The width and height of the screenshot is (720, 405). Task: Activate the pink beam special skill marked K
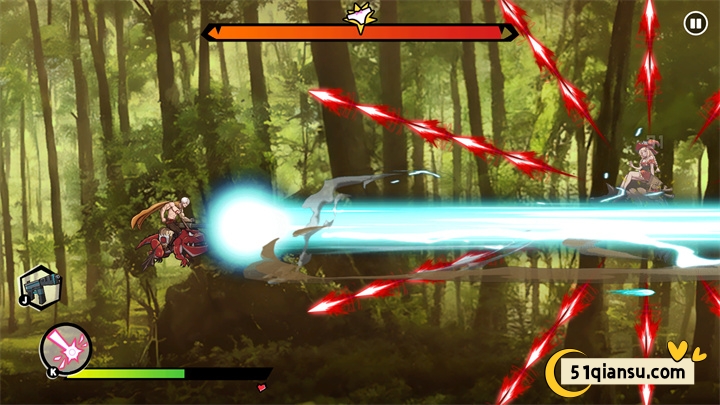tap(66, 349)
